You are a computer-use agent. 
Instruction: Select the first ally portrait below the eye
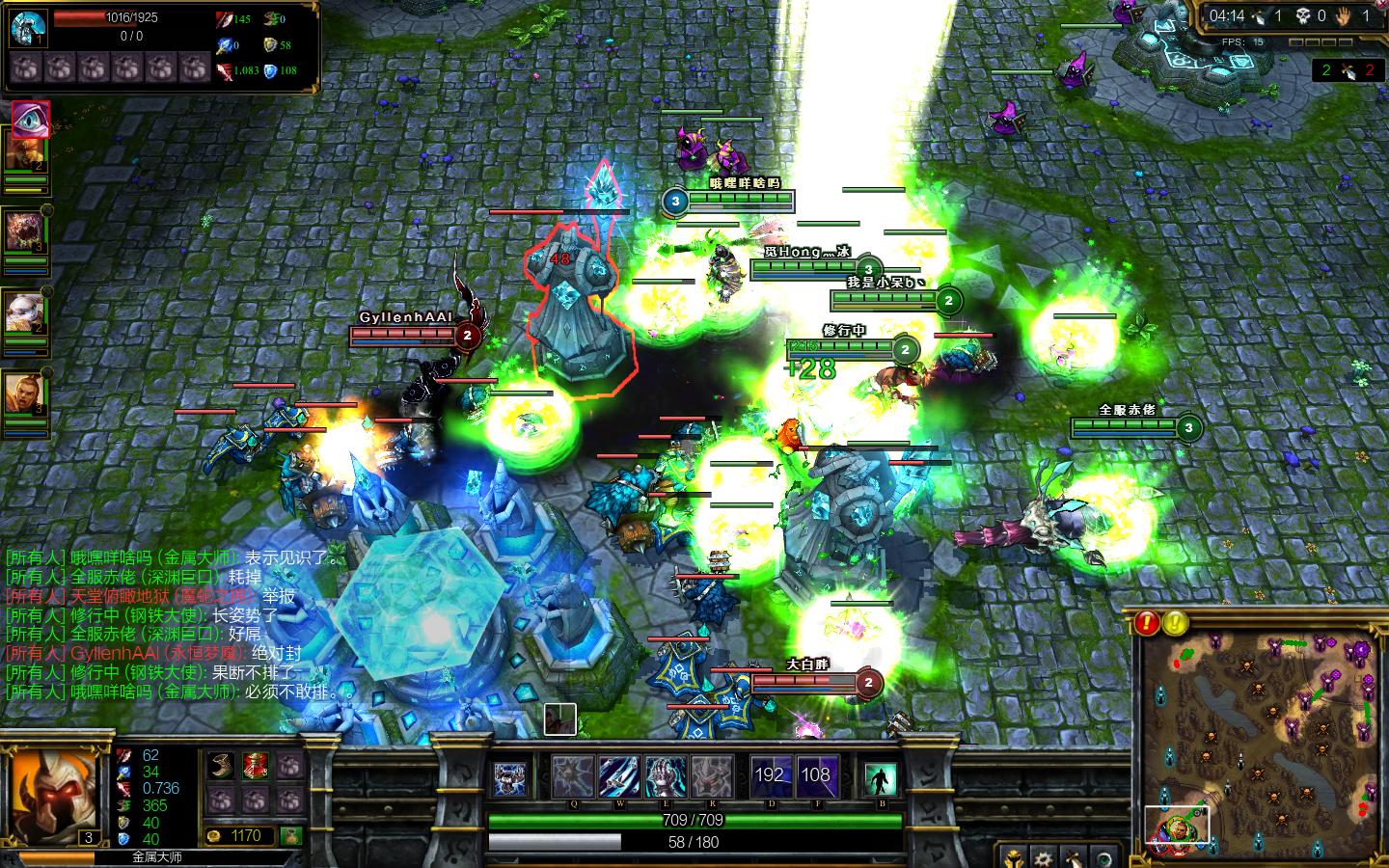point(24,152)
